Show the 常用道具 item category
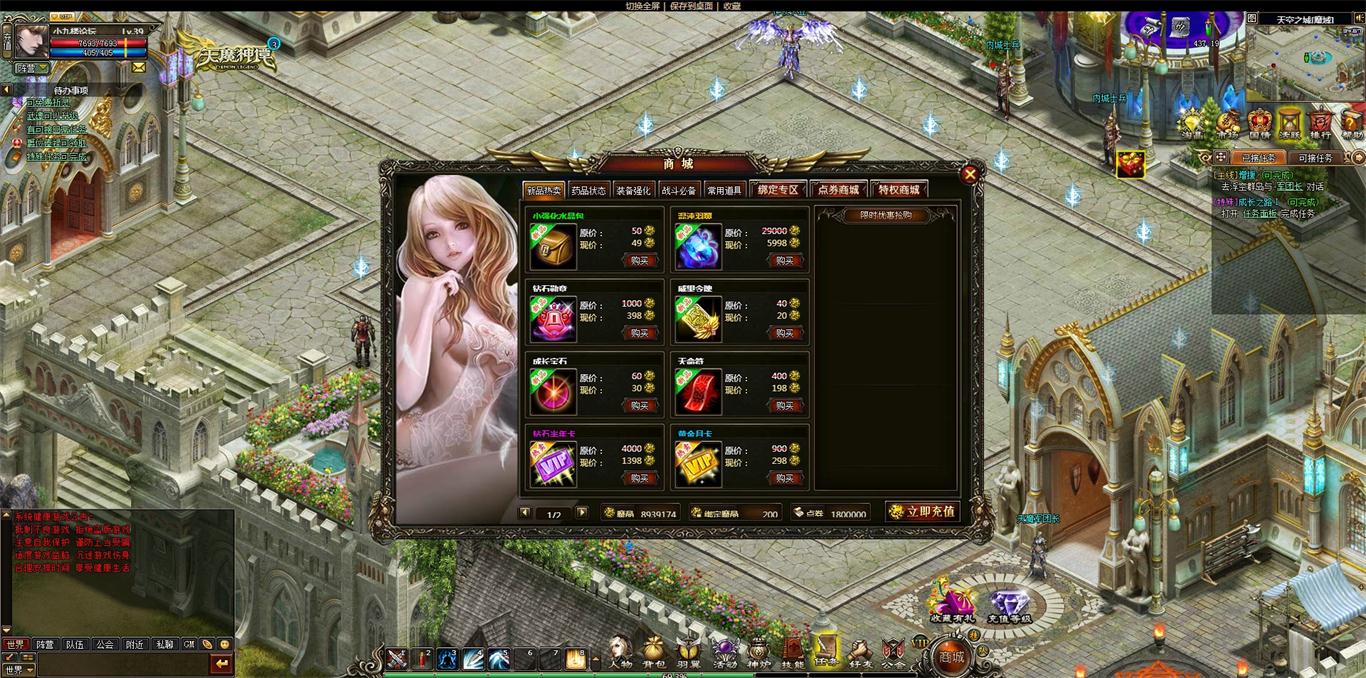 725,190
